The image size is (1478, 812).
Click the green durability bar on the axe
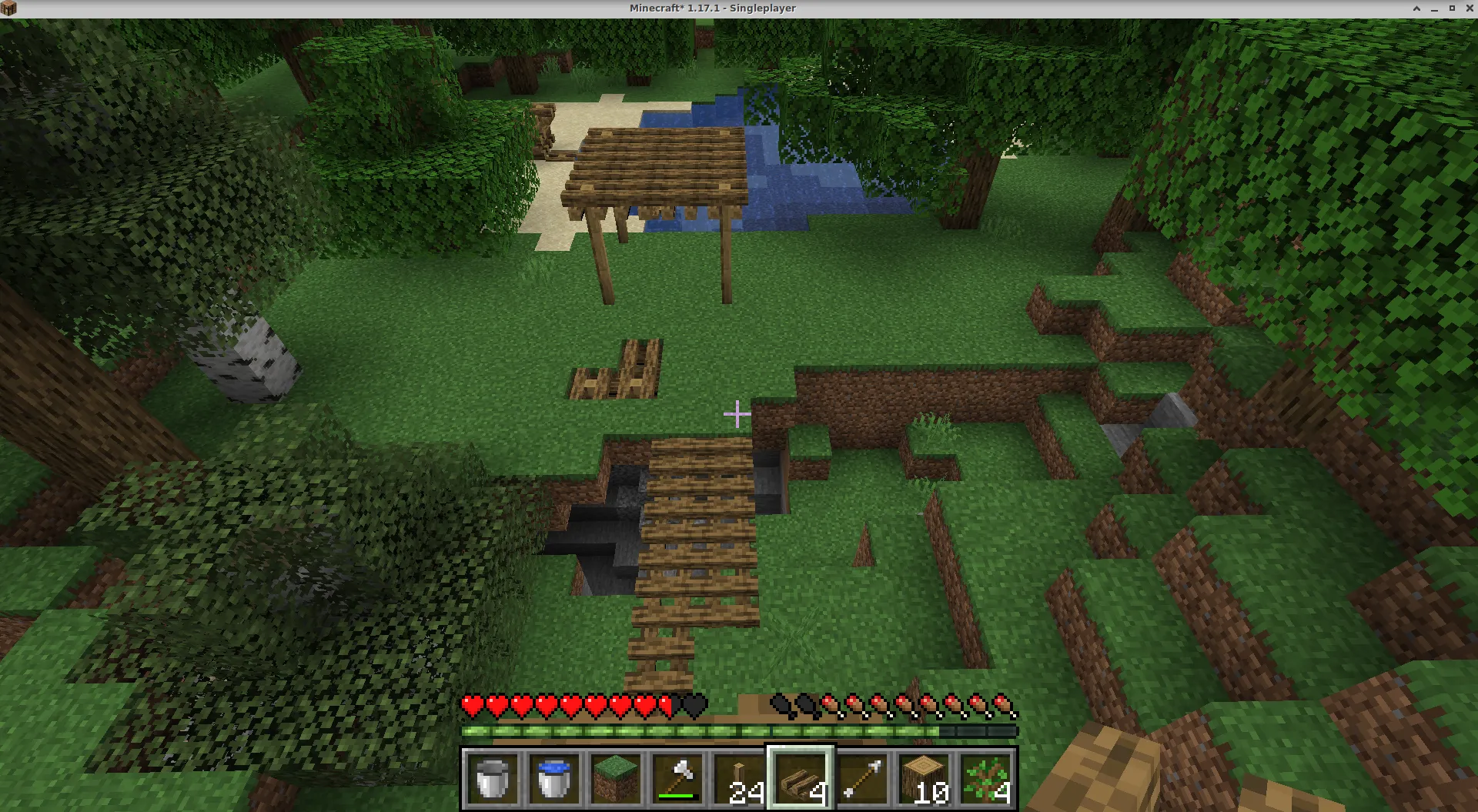coord(676,797)
